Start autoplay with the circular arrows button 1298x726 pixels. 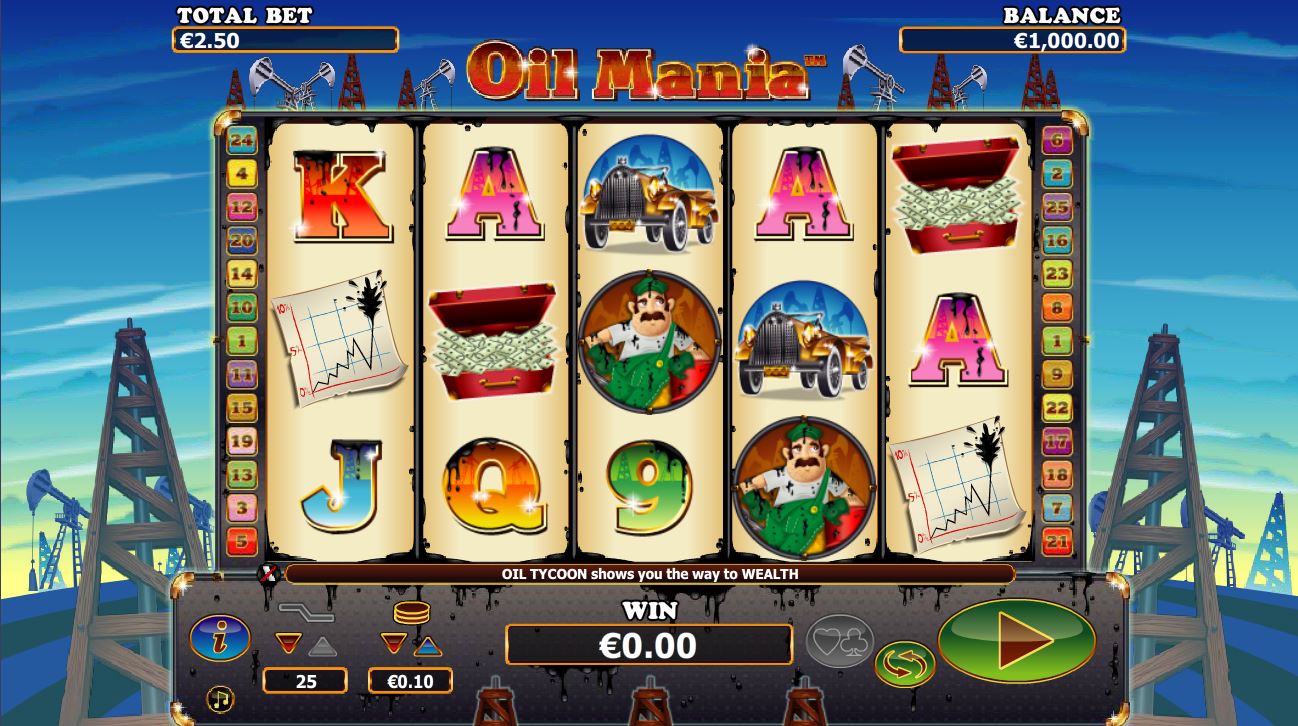coord(904,665)
